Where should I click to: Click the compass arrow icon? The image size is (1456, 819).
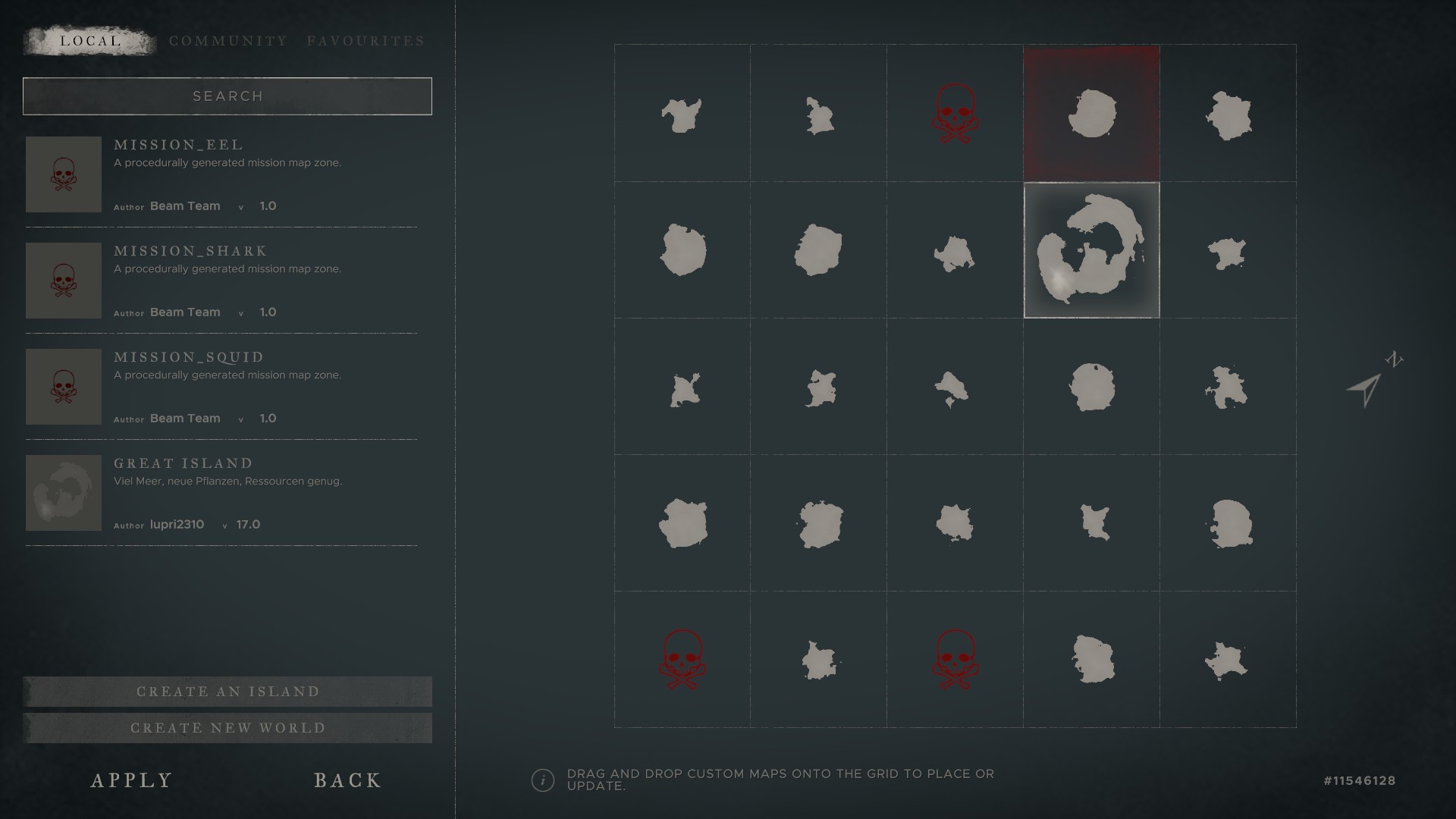click(x=1366, y=390)
